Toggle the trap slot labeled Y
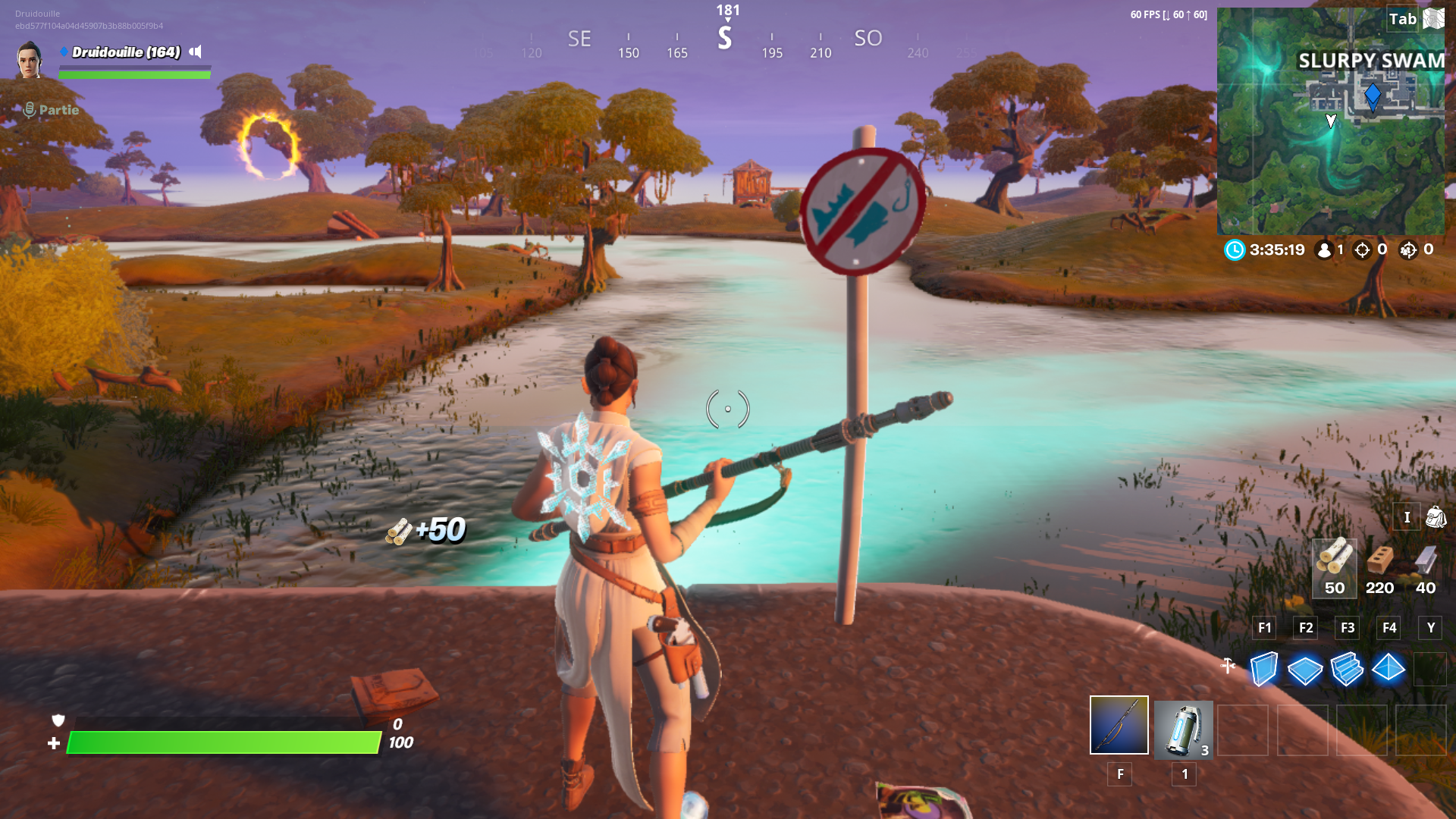Screen dimensions: 1456x819 pyautogui.click(x=1430, y=628)
